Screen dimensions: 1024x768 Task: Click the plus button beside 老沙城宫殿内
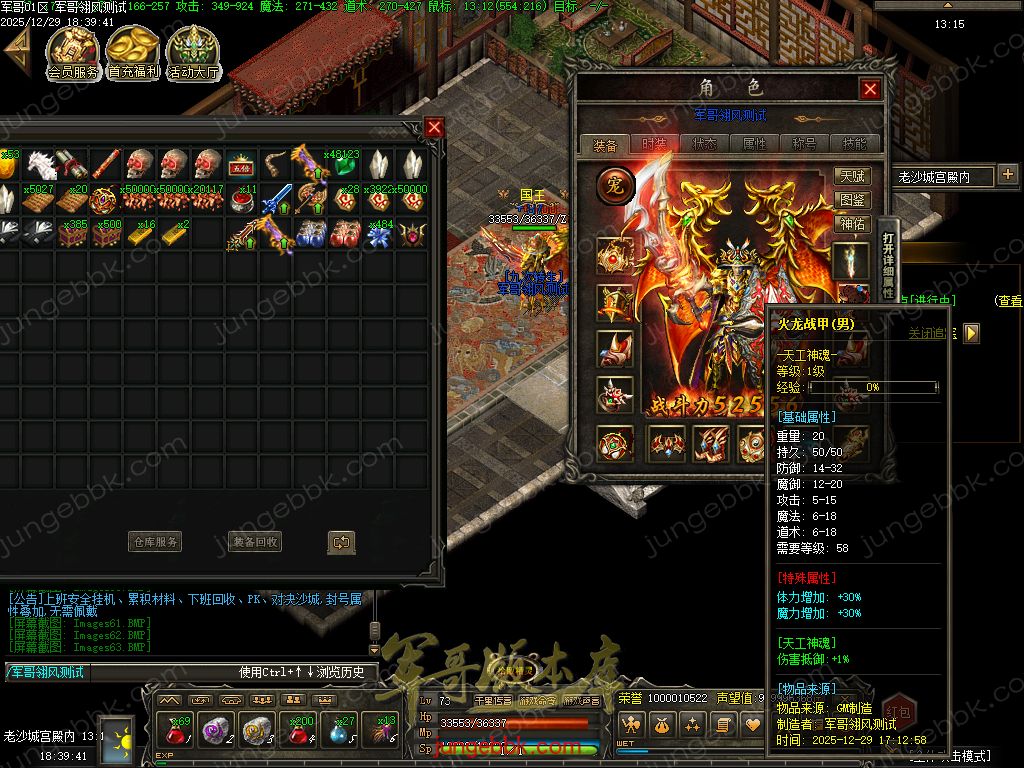[1007, 175]
